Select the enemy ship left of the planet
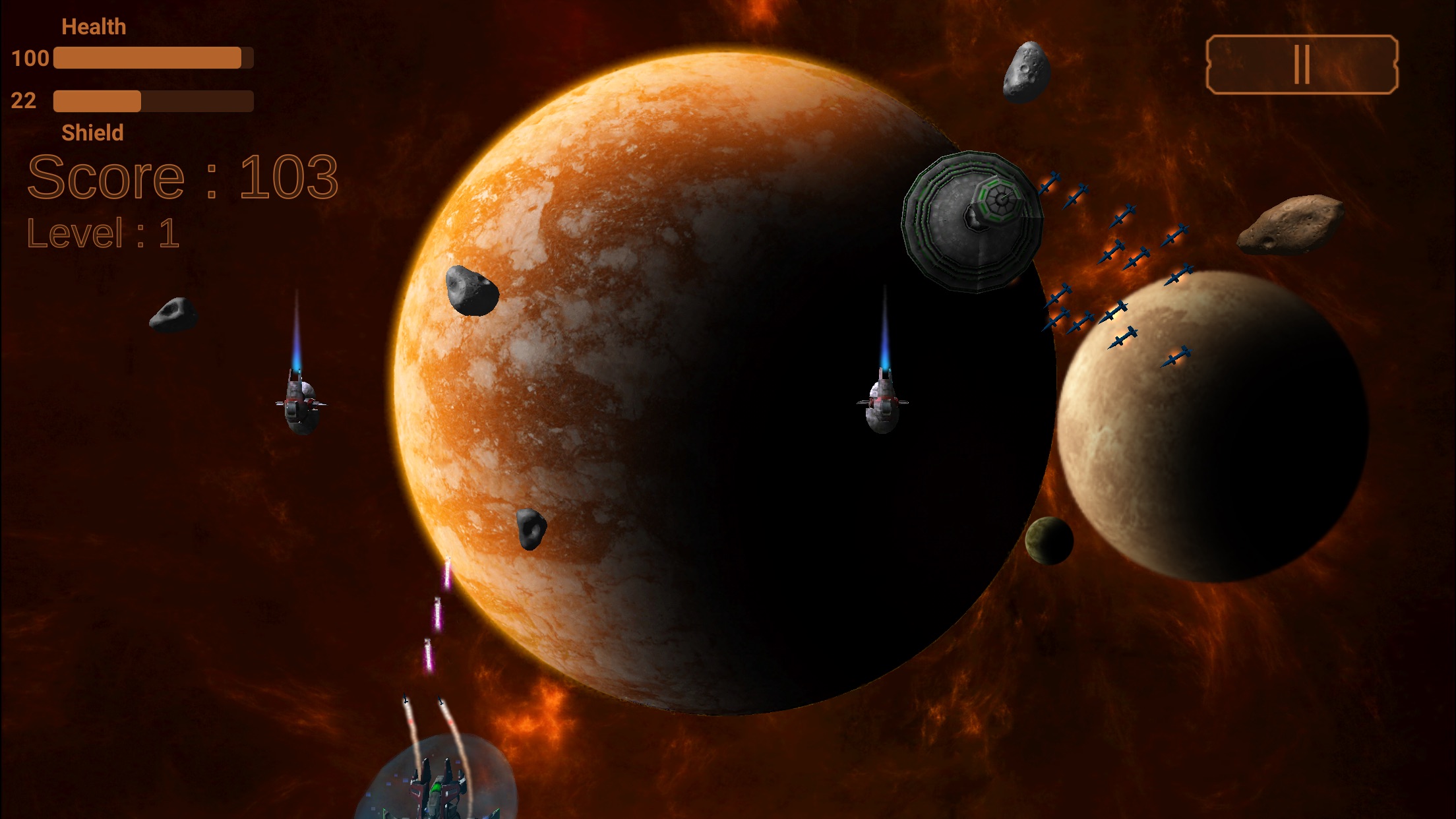 [300, 404]
